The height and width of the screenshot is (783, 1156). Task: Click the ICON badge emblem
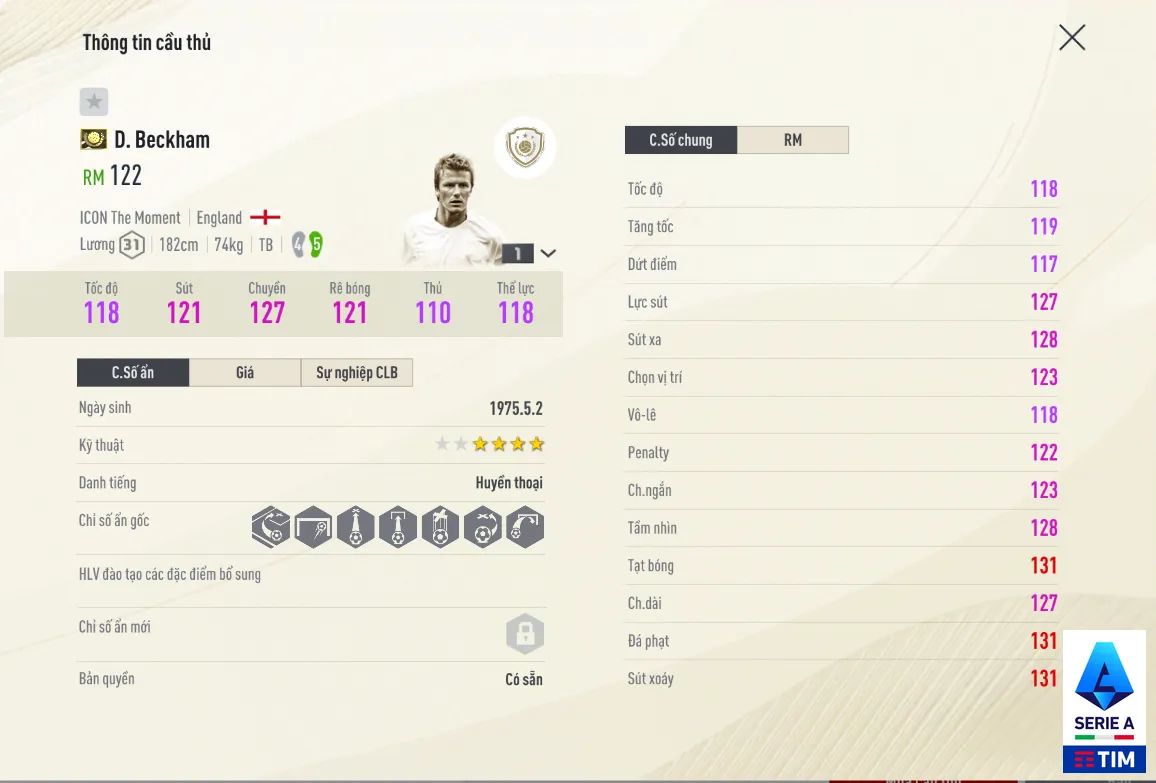pyautogui.click(x=525, y=148)
